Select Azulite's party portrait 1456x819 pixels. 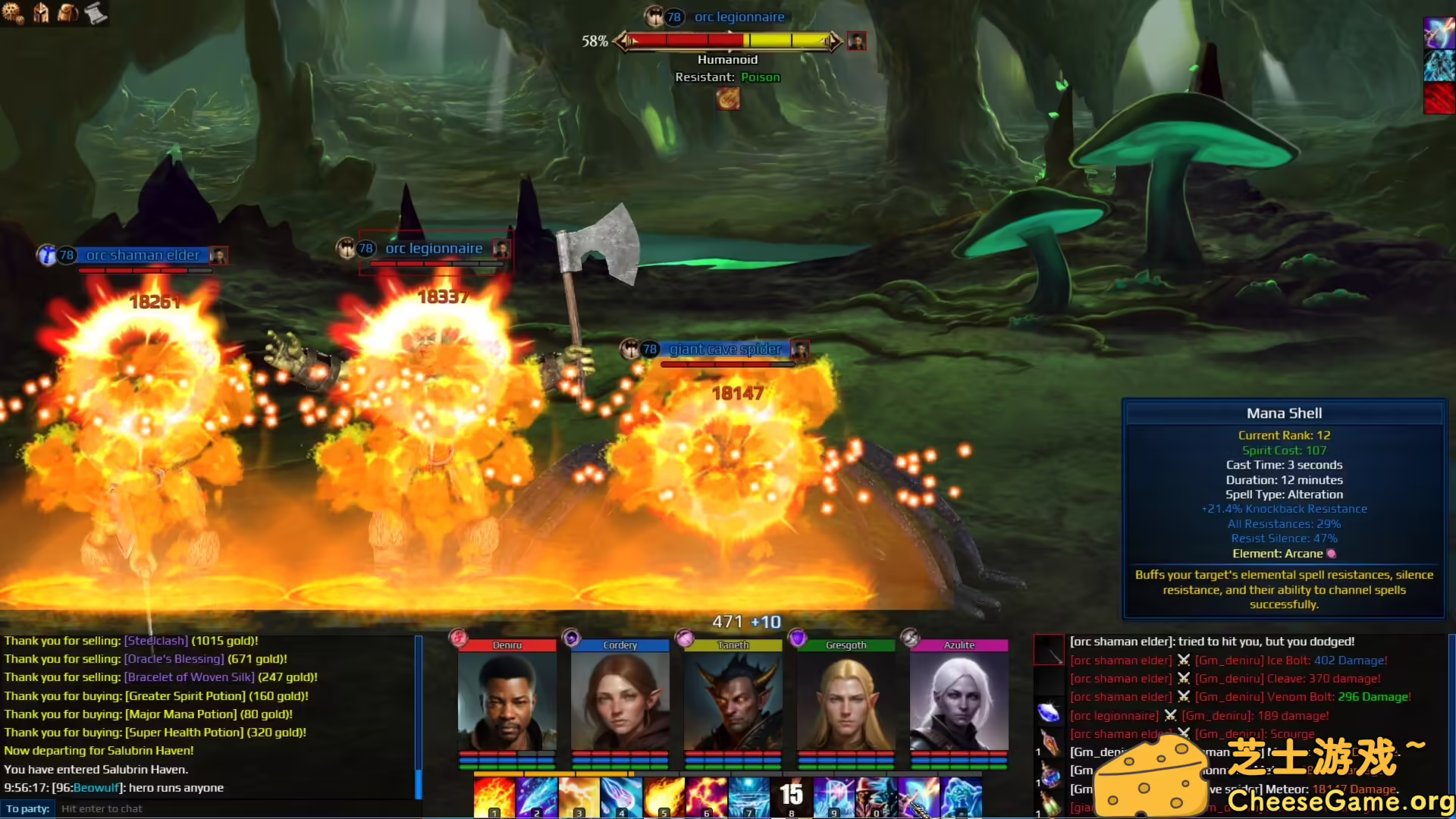pos(959,701)
